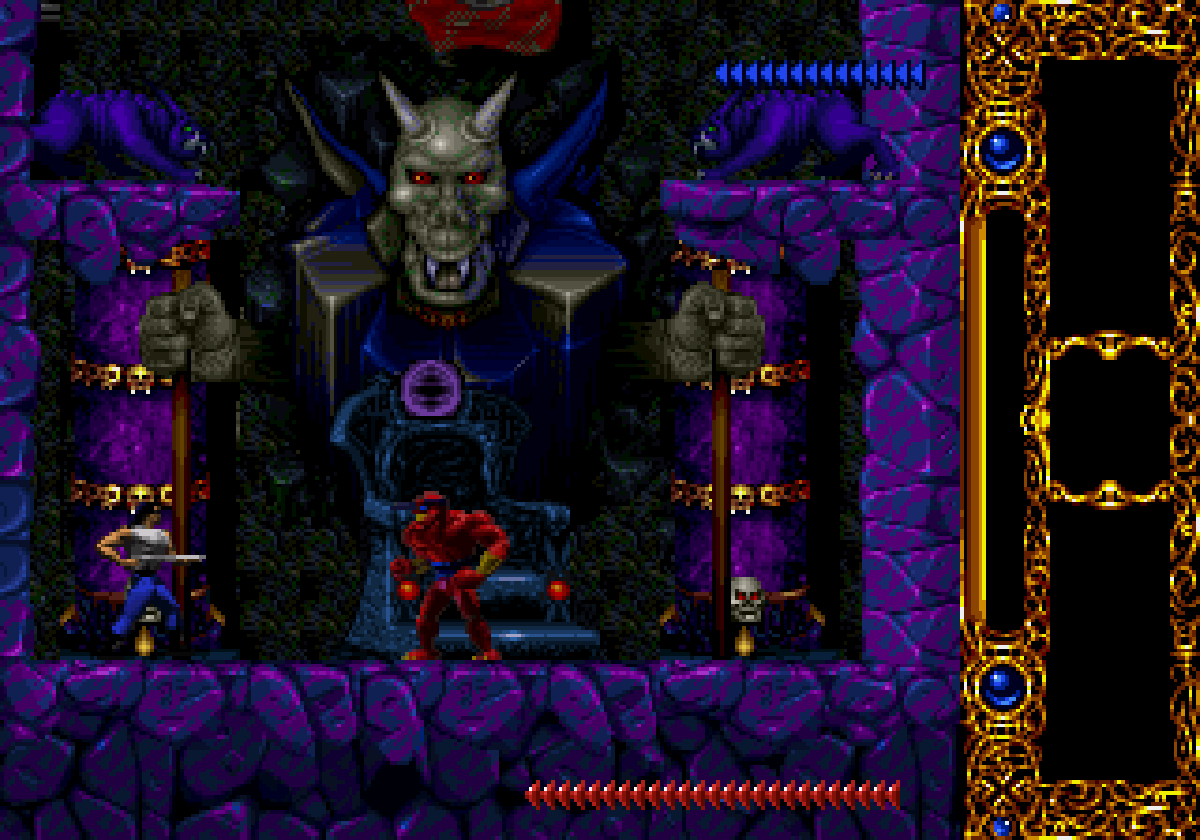Screen dimensions: 1200x840
Task: Open the hamburger menu icon in the corner
Action: tap(50, 10)
